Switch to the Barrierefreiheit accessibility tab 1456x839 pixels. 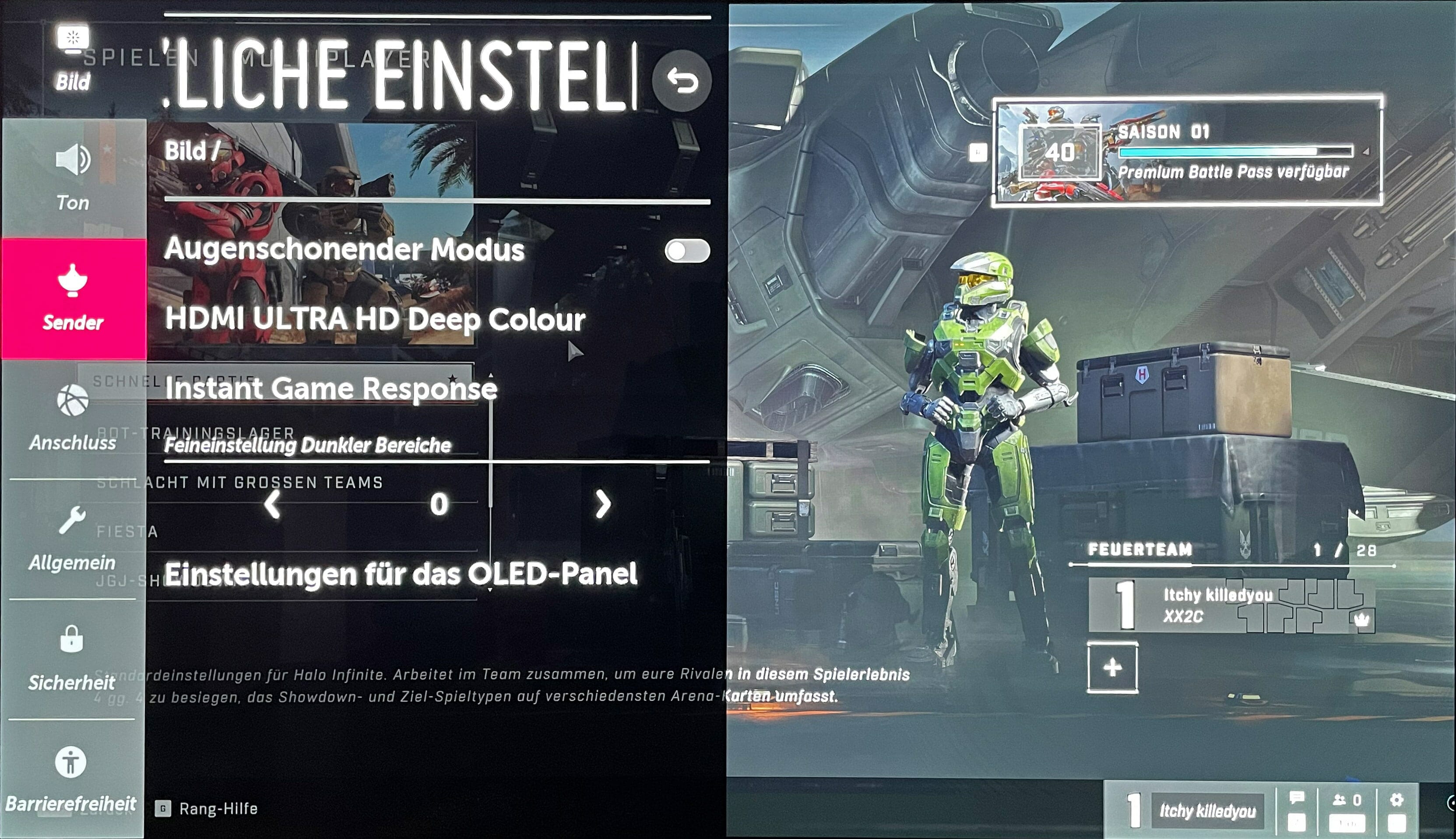tap(71, 778)
